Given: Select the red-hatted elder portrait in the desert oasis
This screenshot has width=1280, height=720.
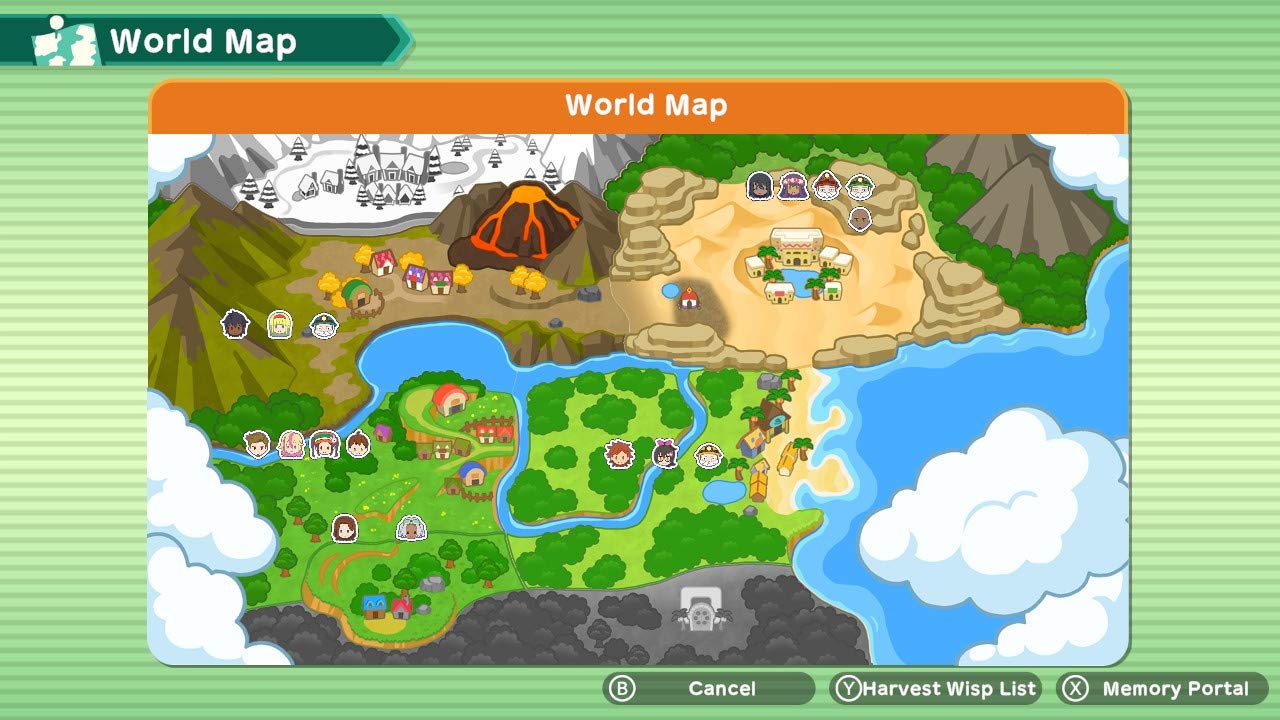Looking at the screenshot, I should click(826, 186).
